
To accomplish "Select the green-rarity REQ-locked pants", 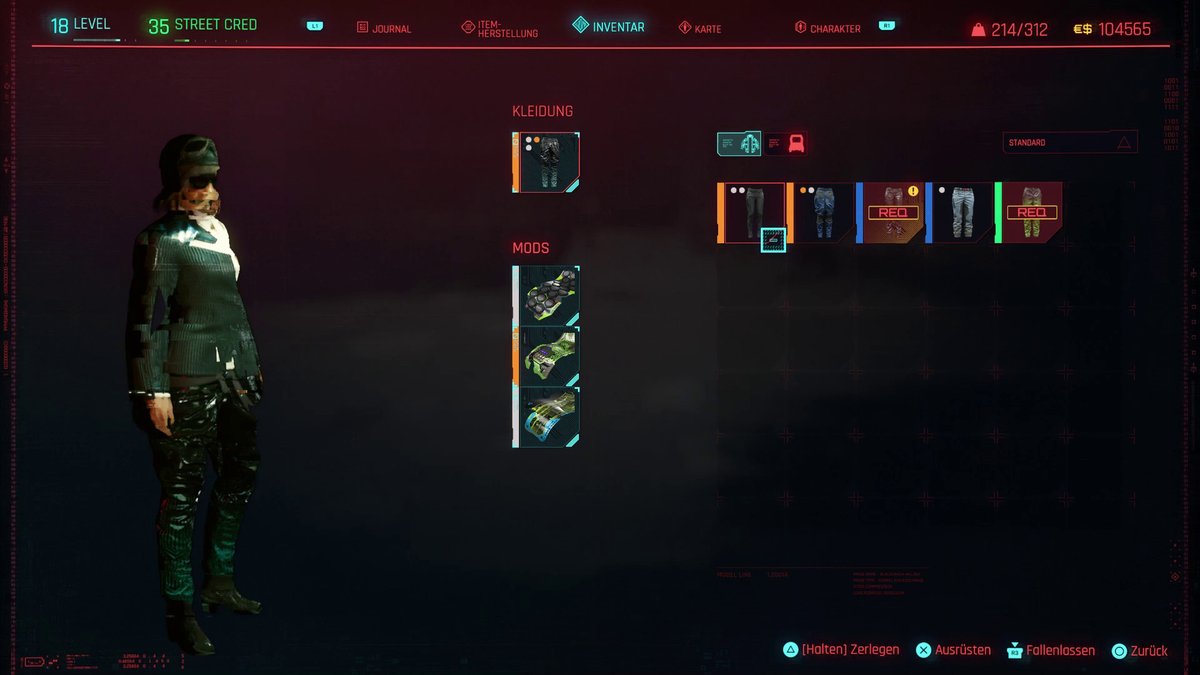I will pos(1029,212).
